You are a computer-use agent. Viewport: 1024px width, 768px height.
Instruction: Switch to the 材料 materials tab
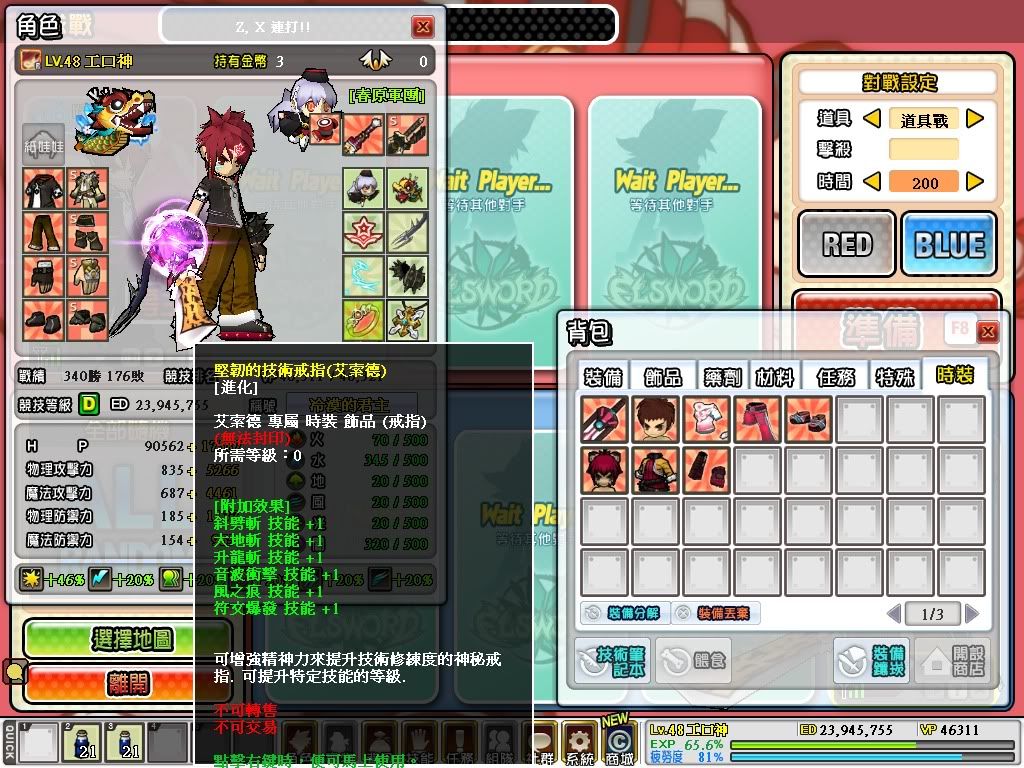(x=774, y=376)
